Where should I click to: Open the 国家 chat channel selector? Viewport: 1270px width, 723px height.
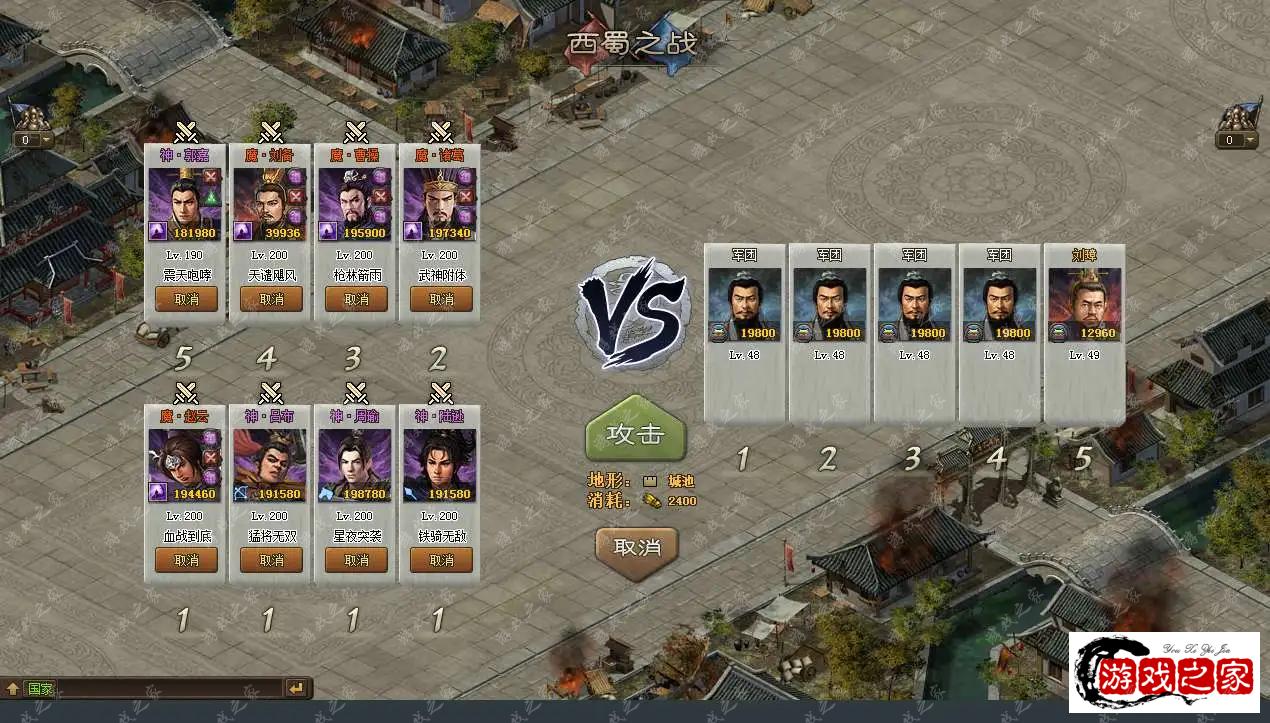pos(40,688)
